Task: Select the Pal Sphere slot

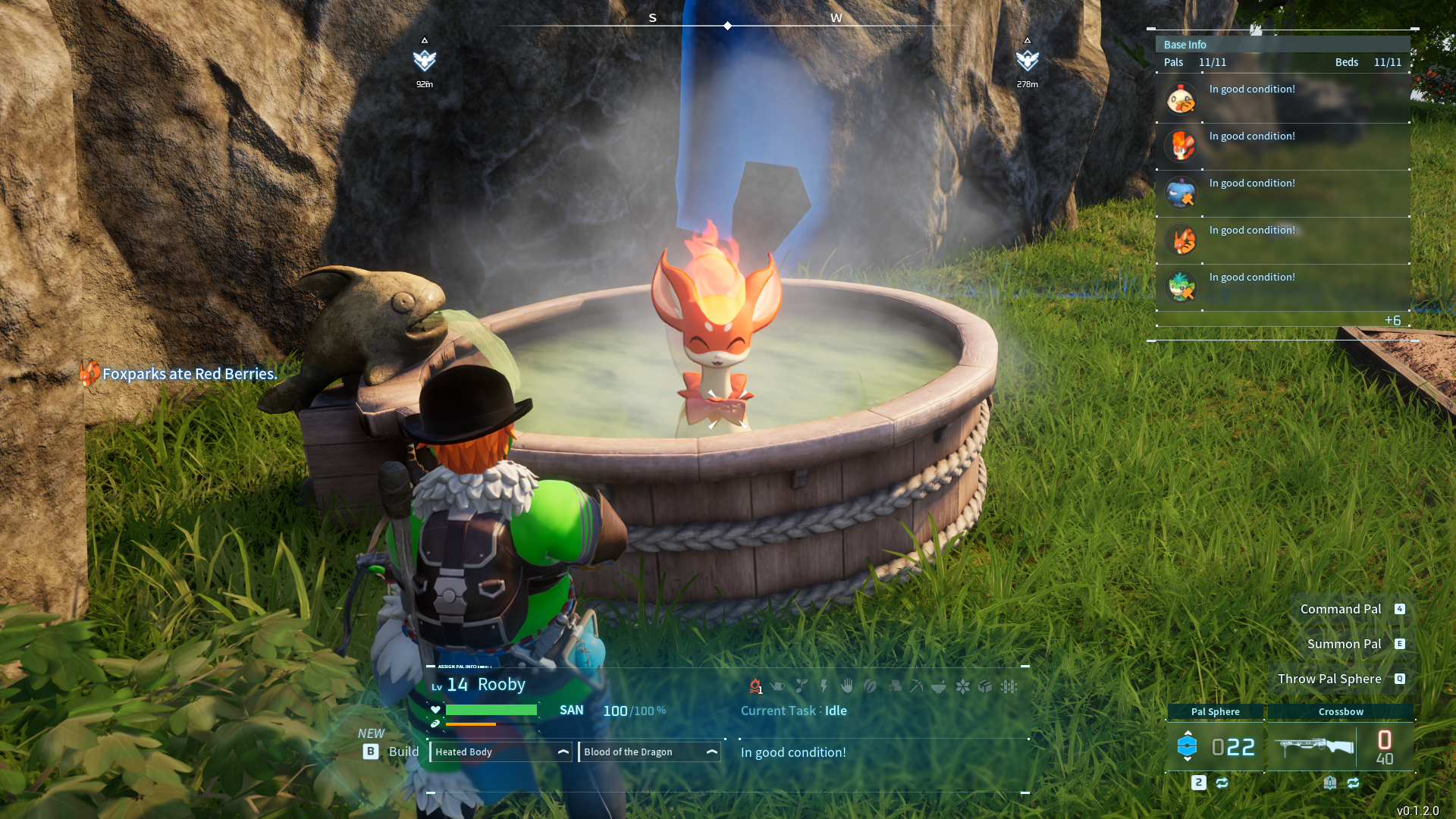Action: coord(1216,746)
